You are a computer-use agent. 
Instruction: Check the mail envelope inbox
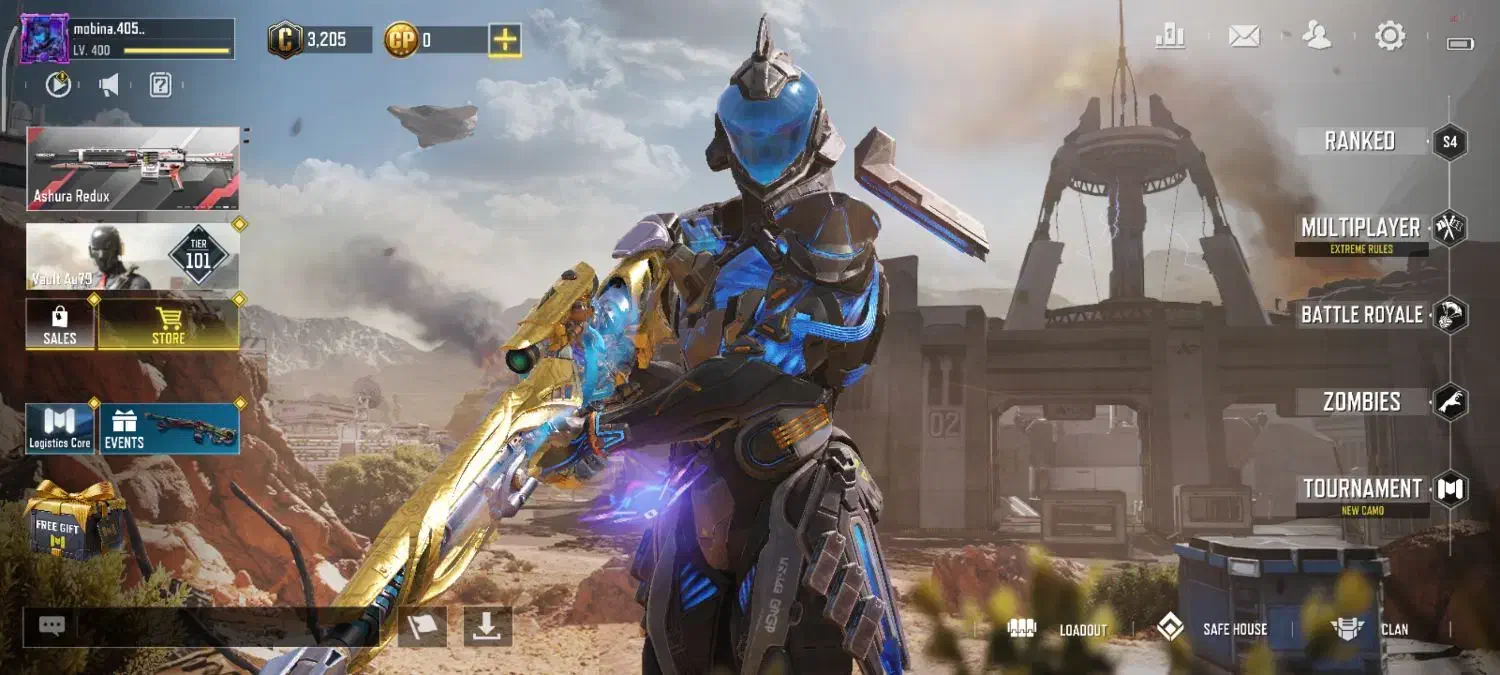(1244, 37)
